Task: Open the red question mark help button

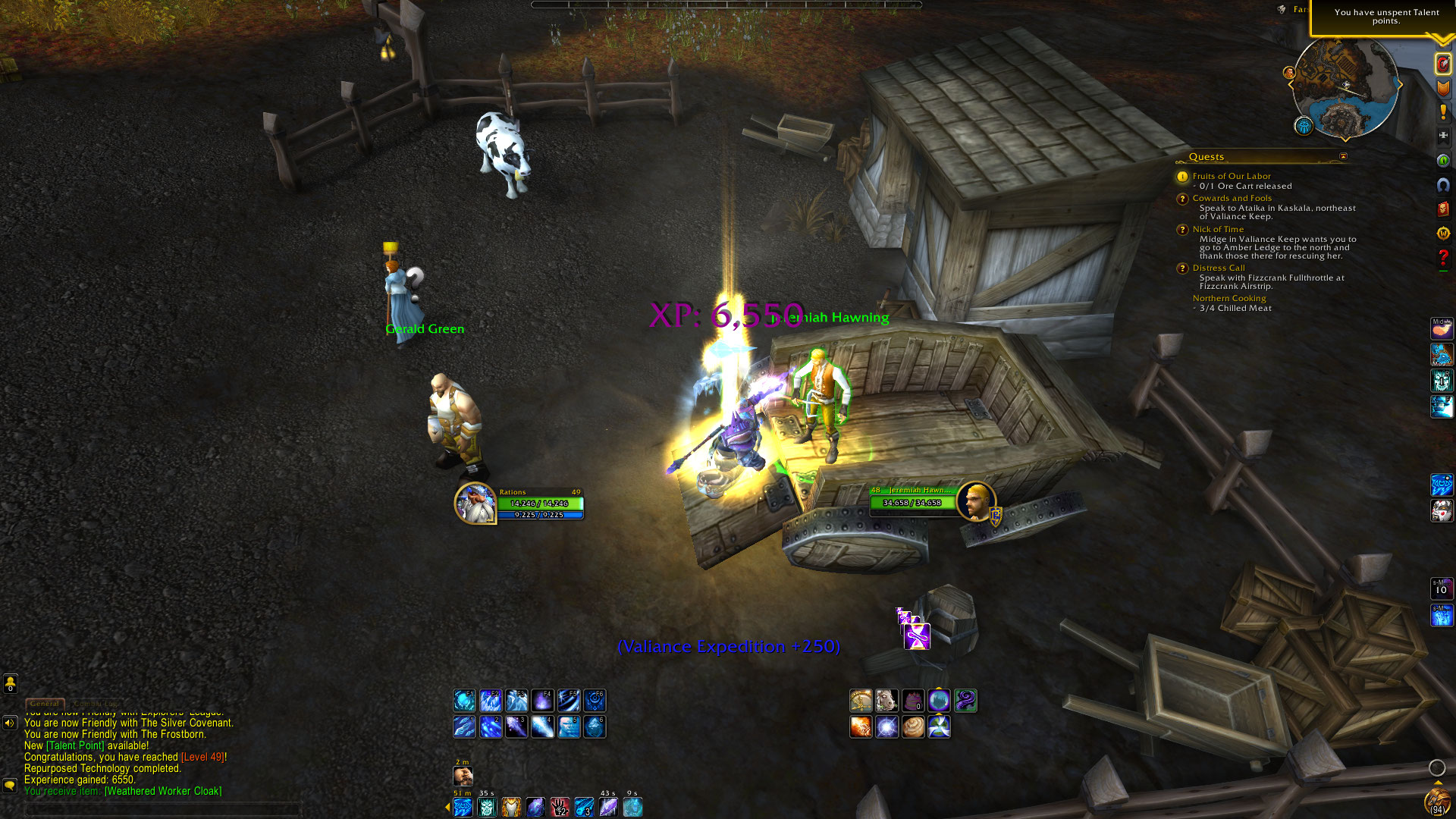Action: click(x=1442, y=258)
